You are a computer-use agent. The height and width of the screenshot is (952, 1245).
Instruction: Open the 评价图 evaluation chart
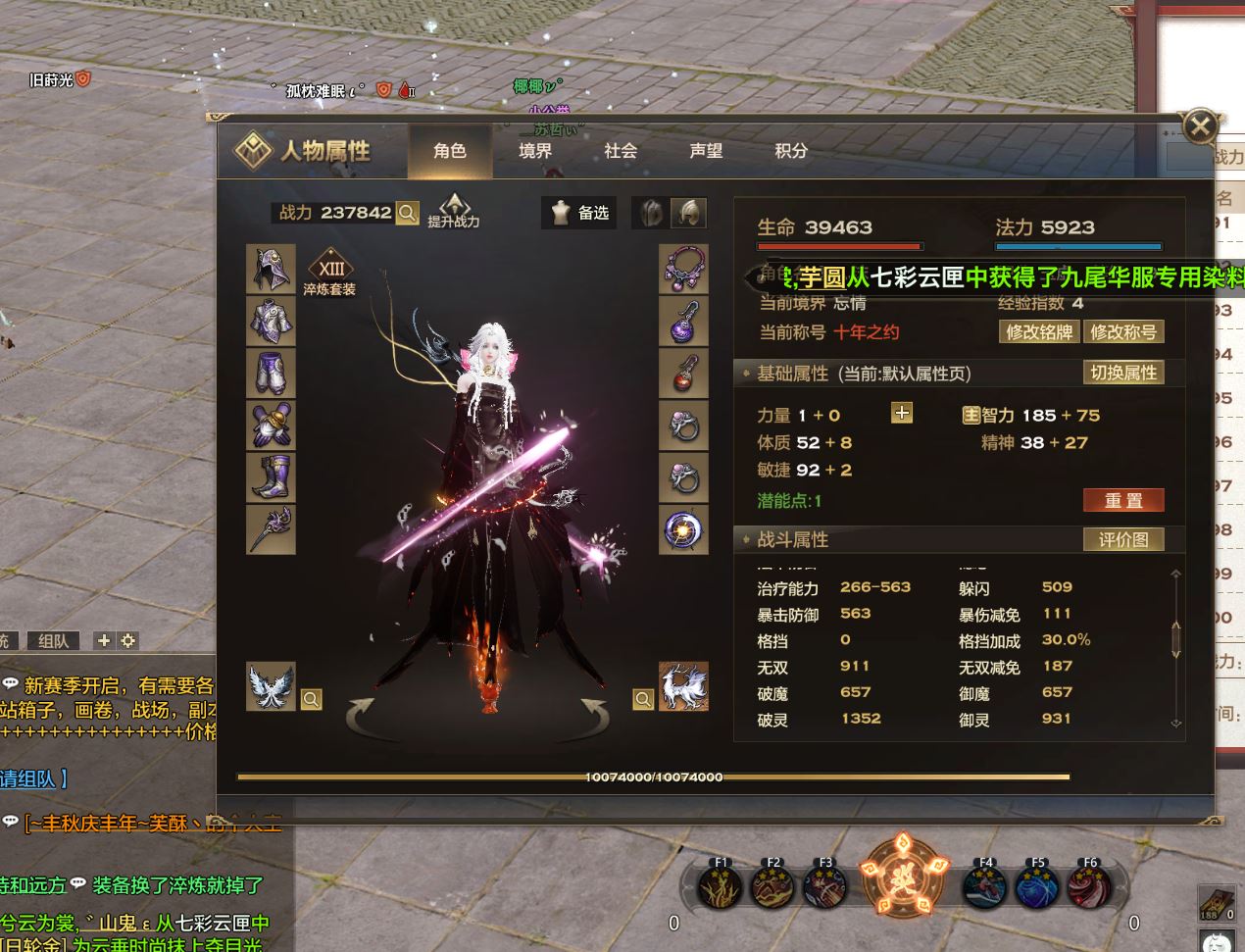pos(1123,539)
